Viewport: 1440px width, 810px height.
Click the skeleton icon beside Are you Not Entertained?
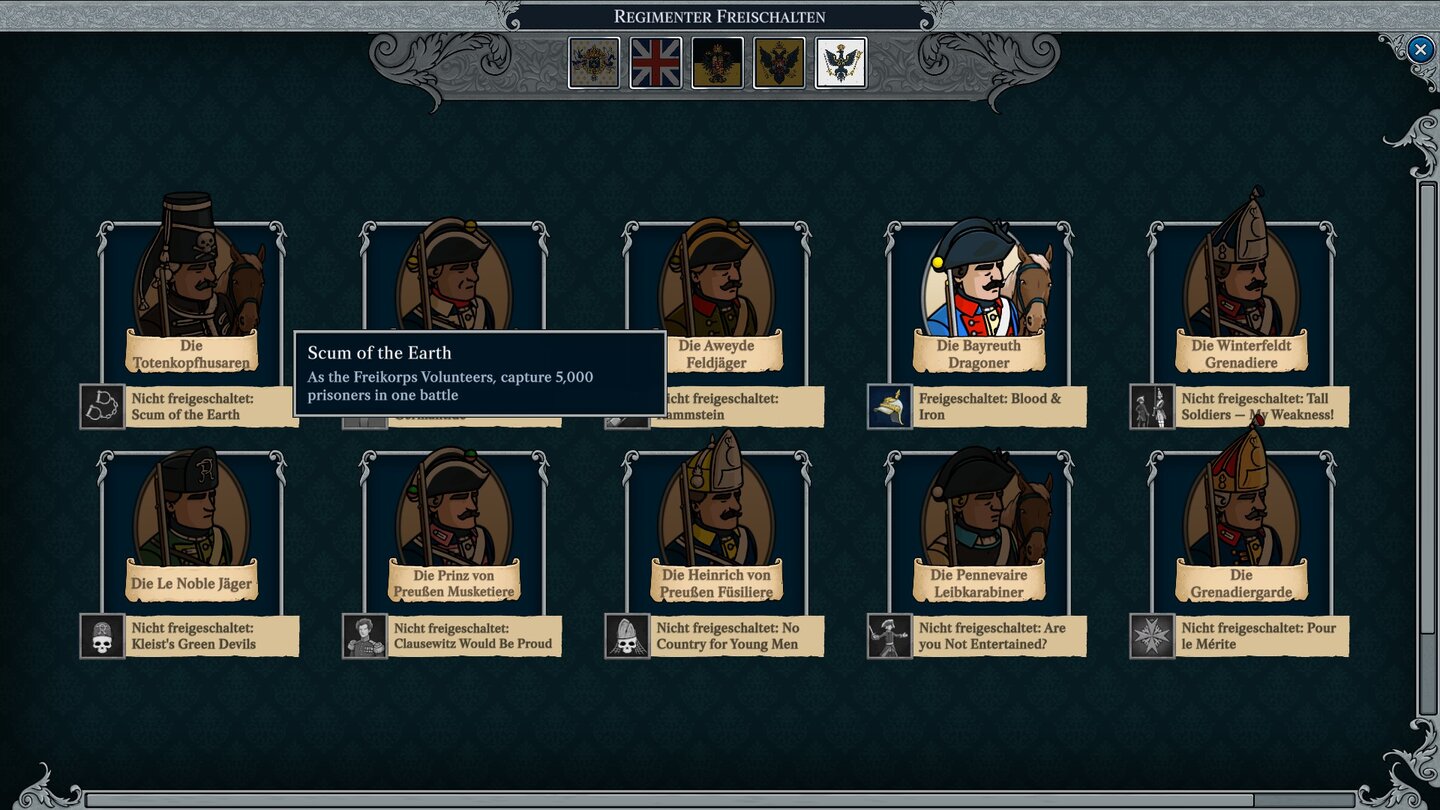point(889,636)
